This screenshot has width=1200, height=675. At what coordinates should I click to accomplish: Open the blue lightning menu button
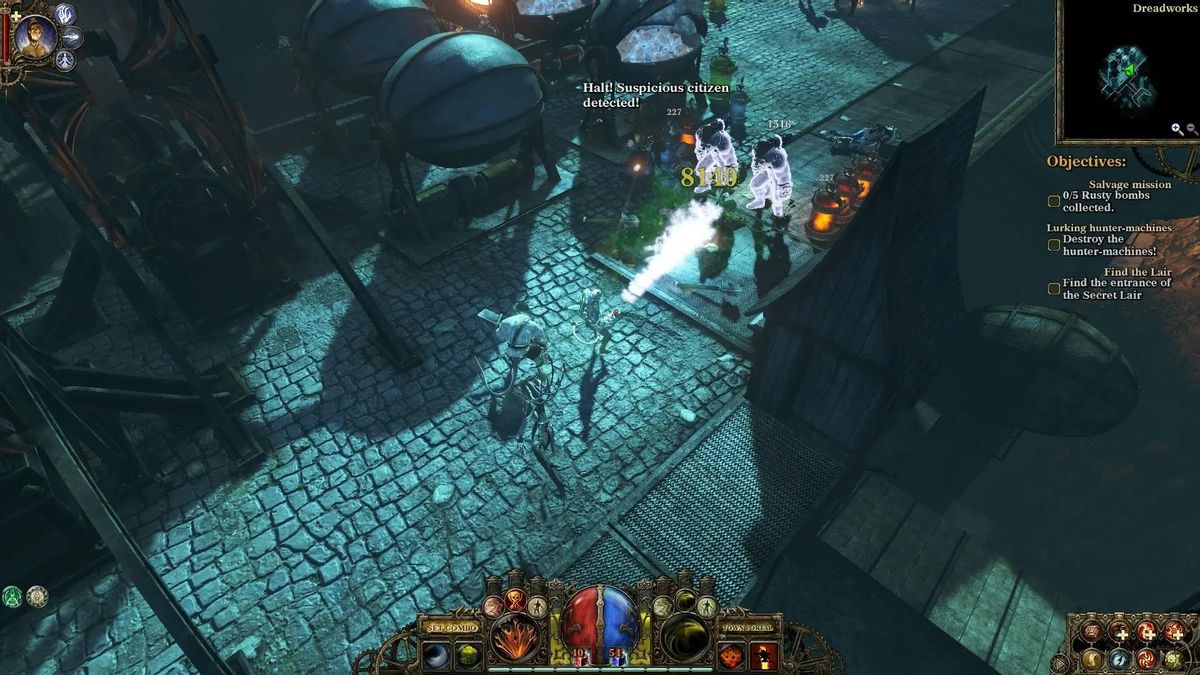[x=1120, y=659]
